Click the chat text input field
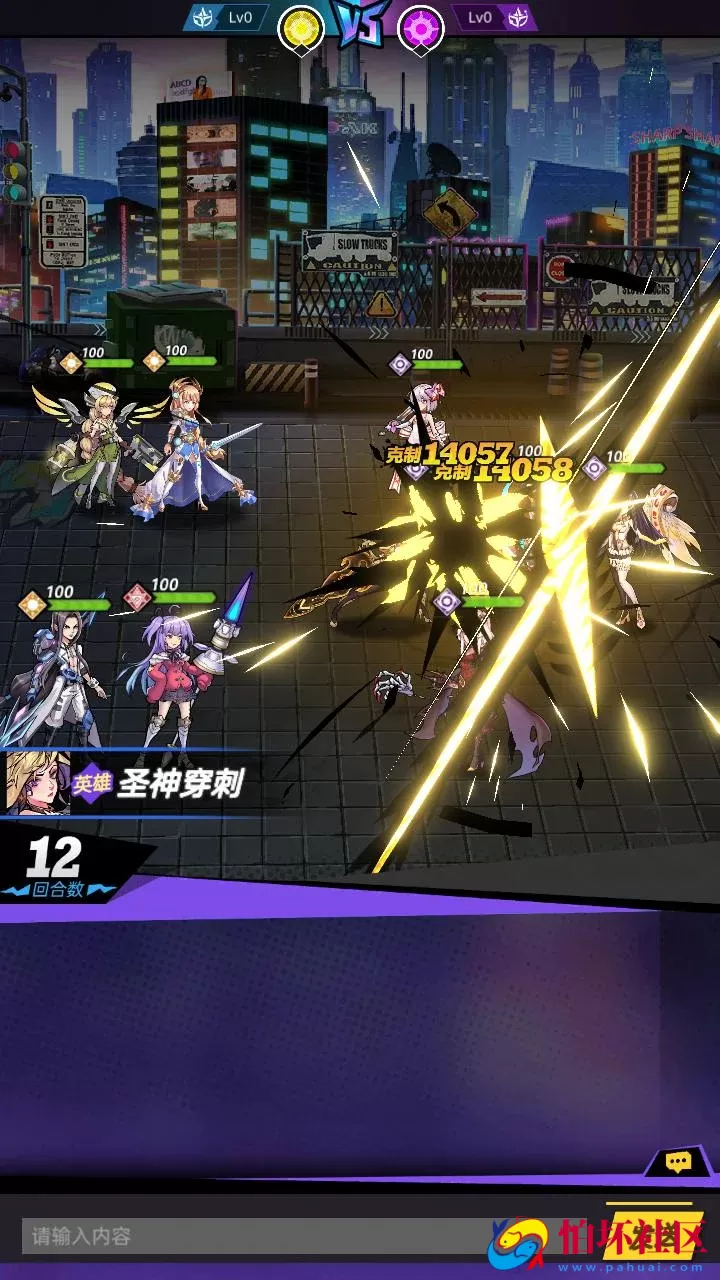The width and height of the screenshot is (720, 1280). point(250,1237)
